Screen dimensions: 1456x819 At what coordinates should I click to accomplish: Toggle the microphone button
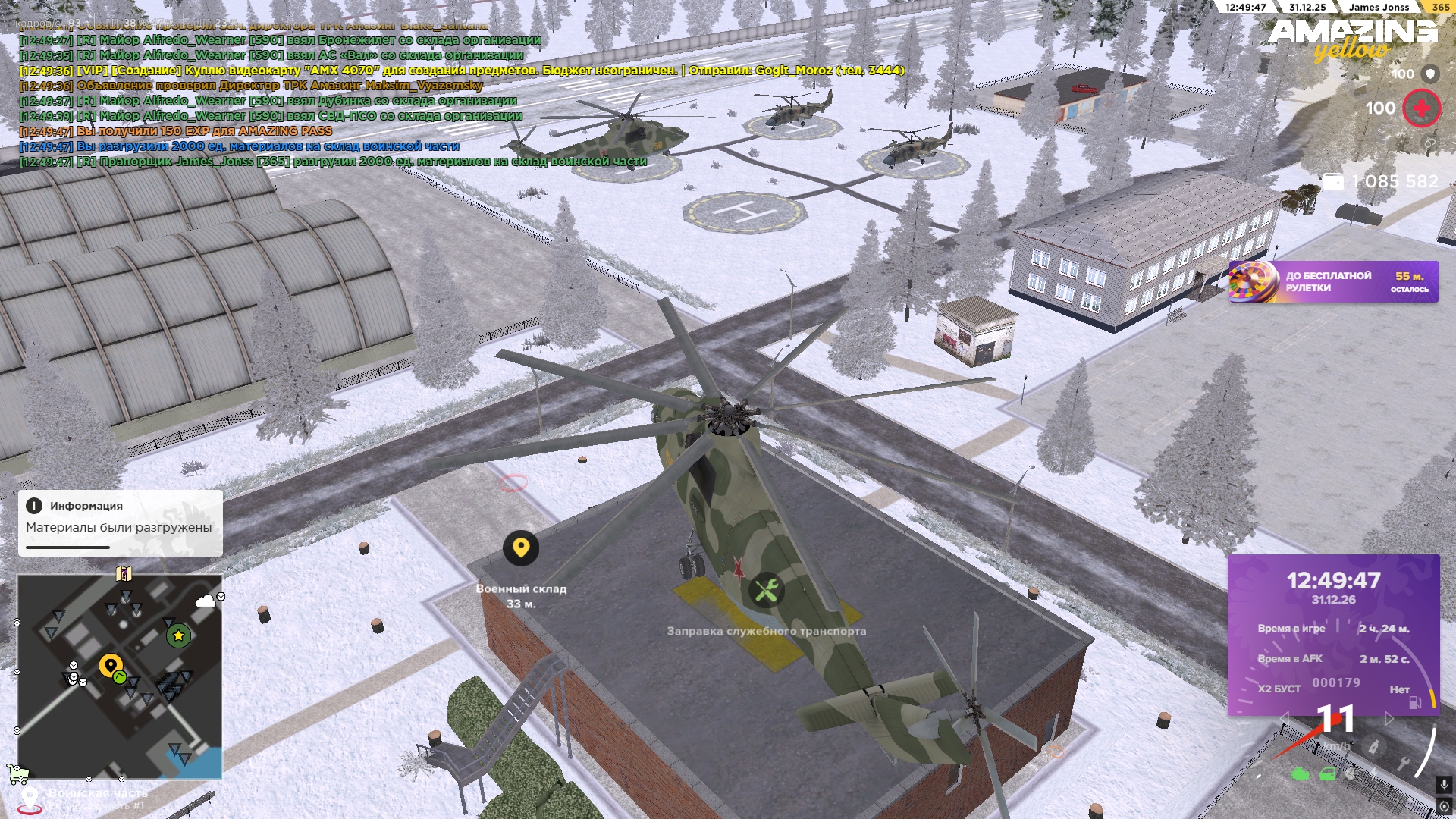click(1444, 784)
